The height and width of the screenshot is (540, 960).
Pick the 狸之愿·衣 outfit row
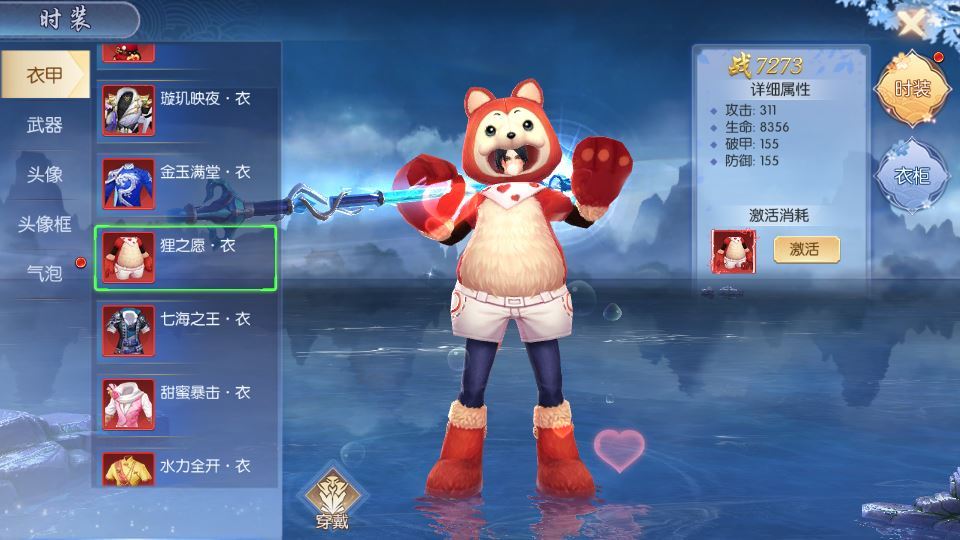pos(185,257)
